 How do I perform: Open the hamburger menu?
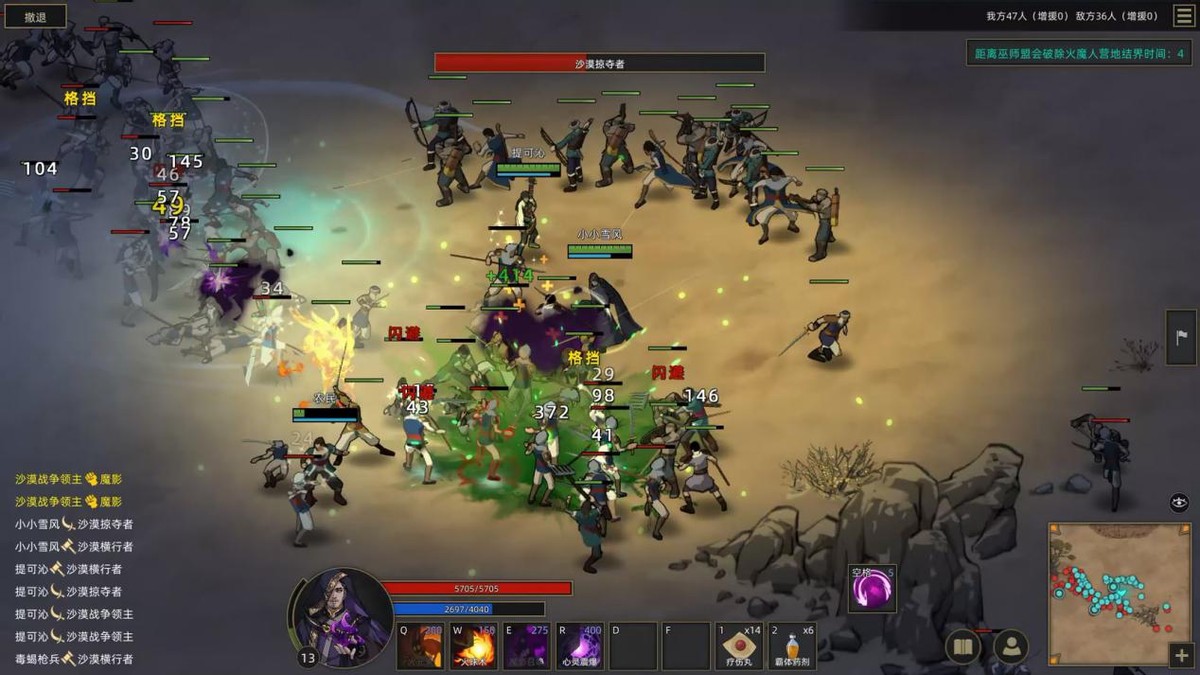(1183, 16)
